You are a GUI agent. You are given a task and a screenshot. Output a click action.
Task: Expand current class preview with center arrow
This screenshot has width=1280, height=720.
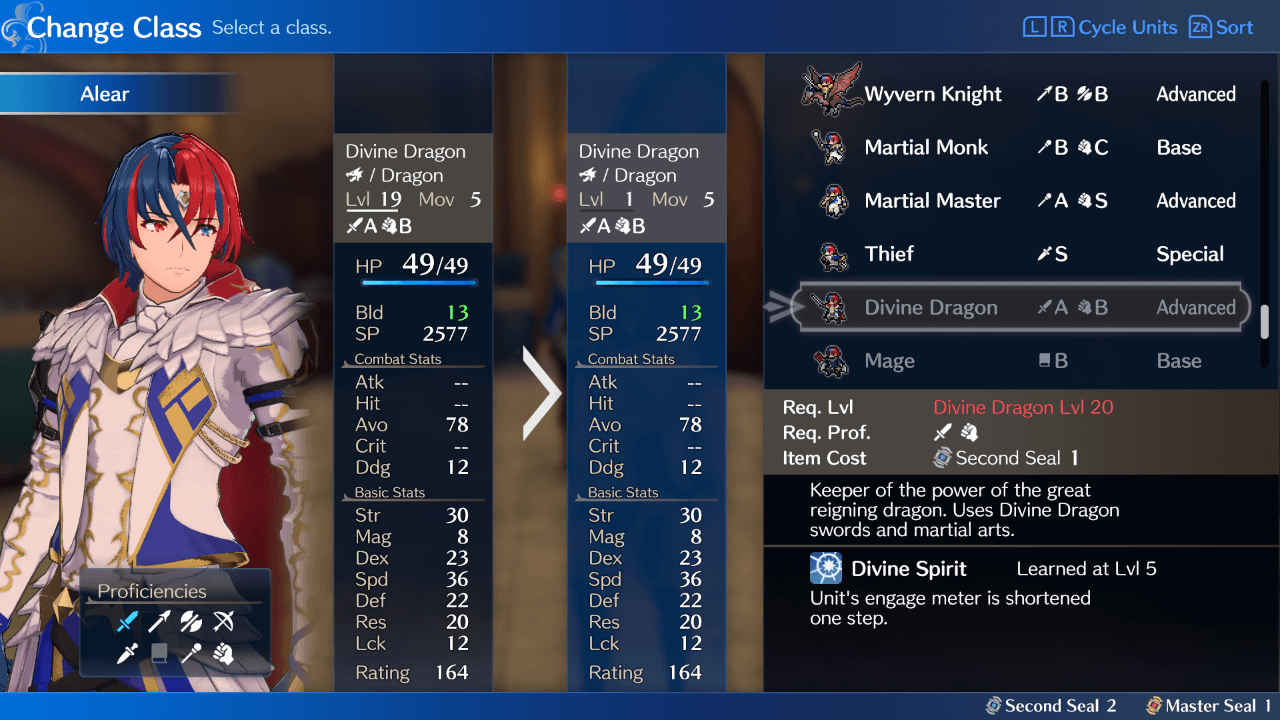point(540,392)
